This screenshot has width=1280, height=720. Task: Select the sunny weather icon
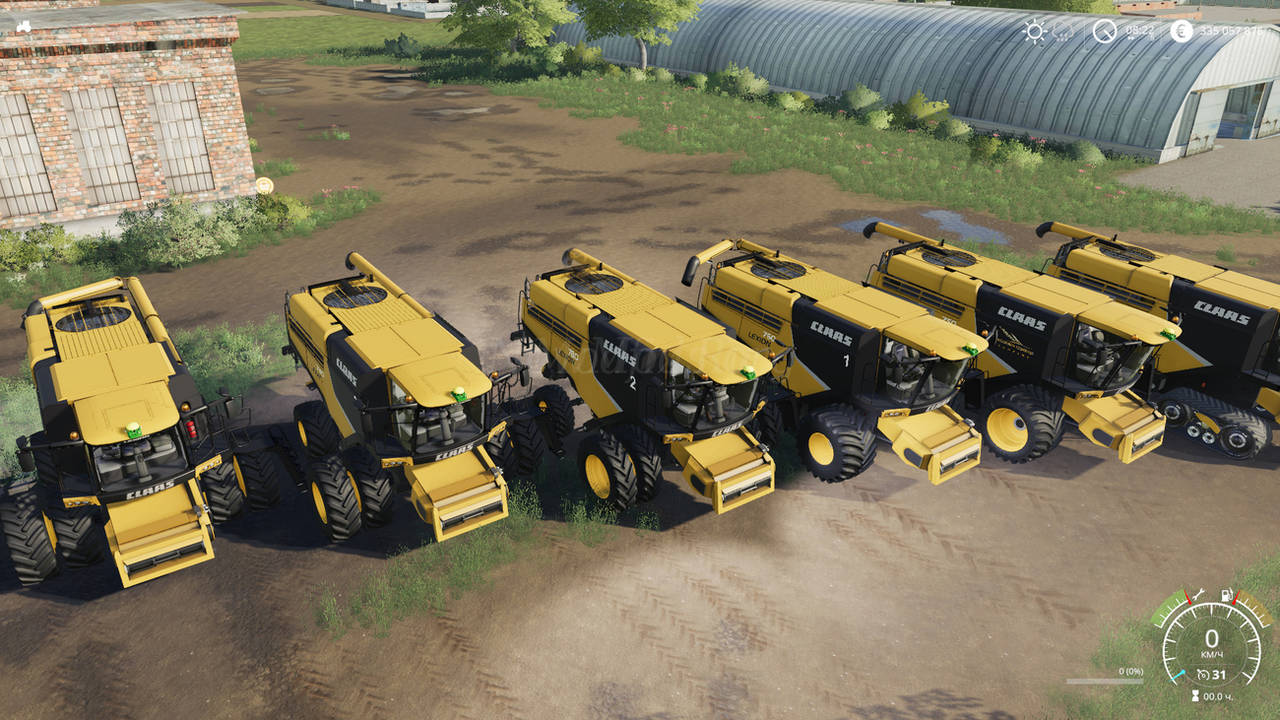1034,31
